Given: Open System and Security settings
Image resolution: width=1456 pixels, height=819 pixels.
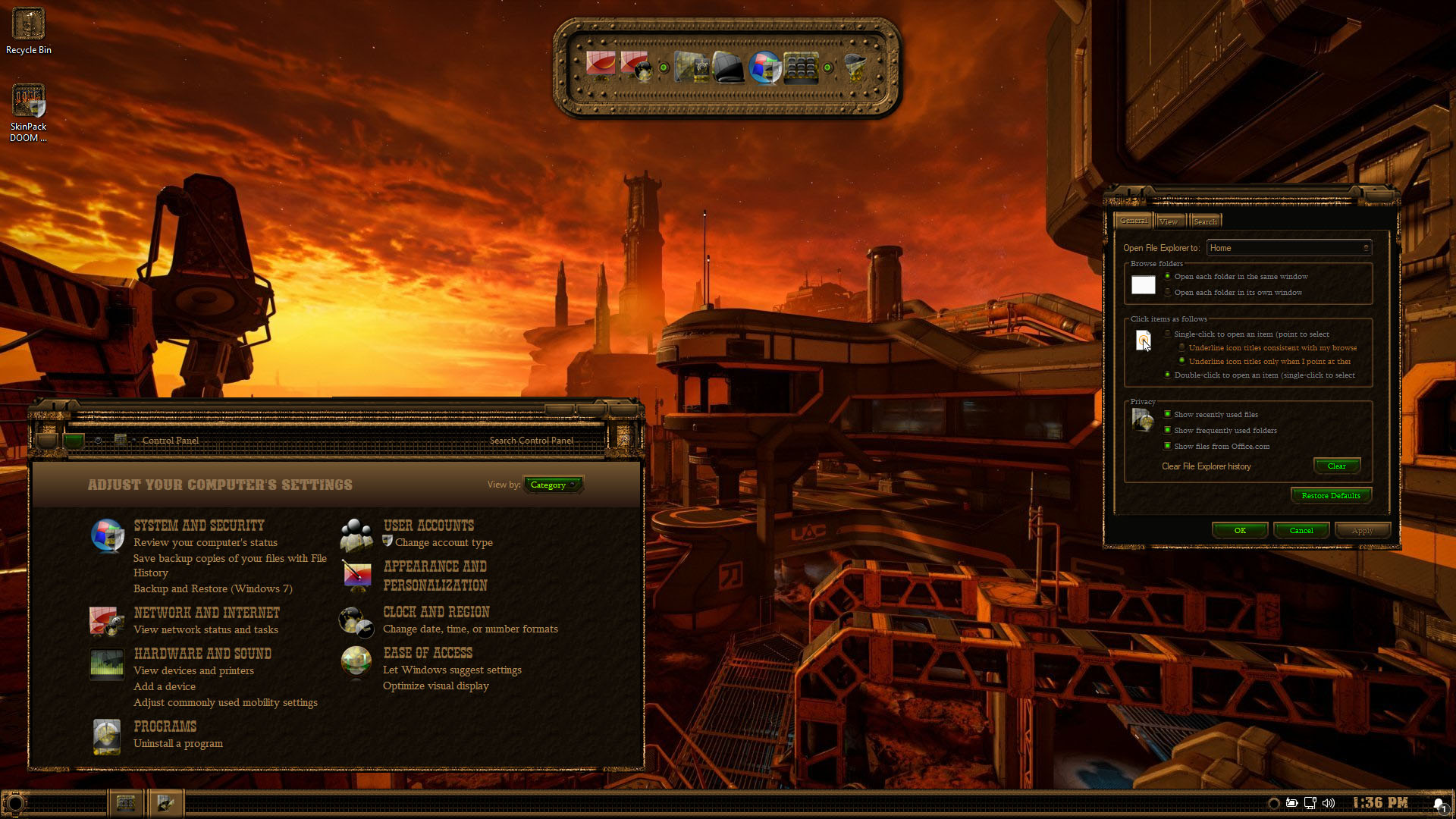Looking at the screenshot, I should tap(199, 526).
